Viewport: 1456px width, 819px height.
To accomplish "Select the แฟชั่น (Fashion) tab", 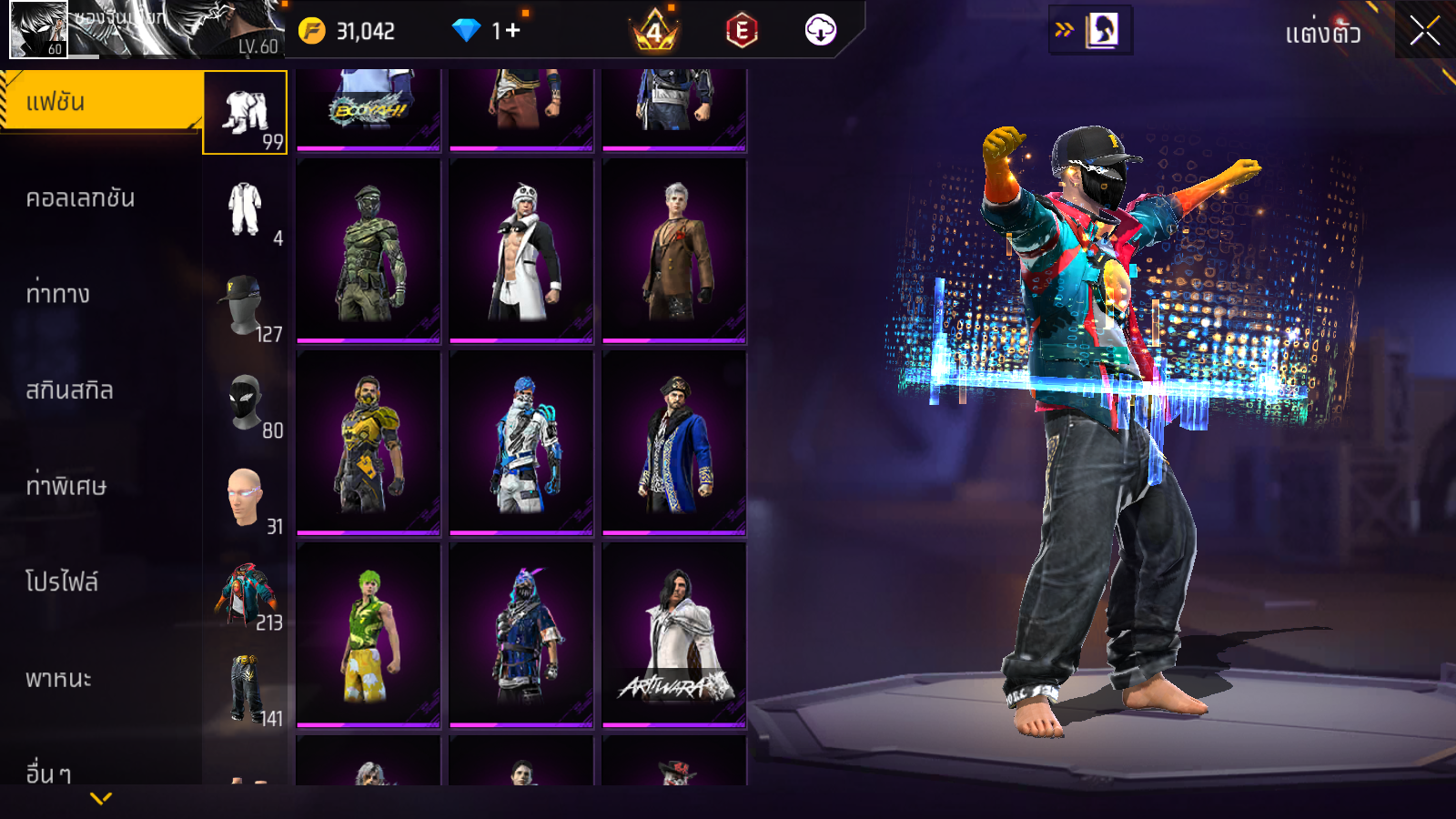I will 100,102.
